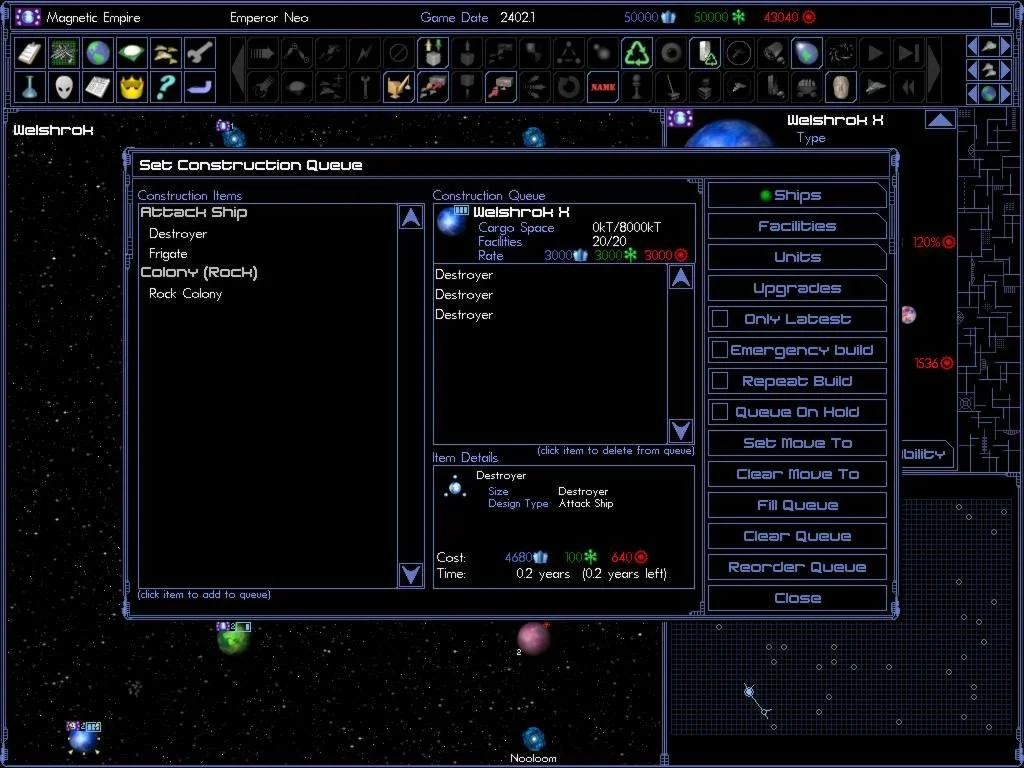The width and height of the screenshot is (1024, 768).
Task: Open the Units construction list
Action: [797, 258]
